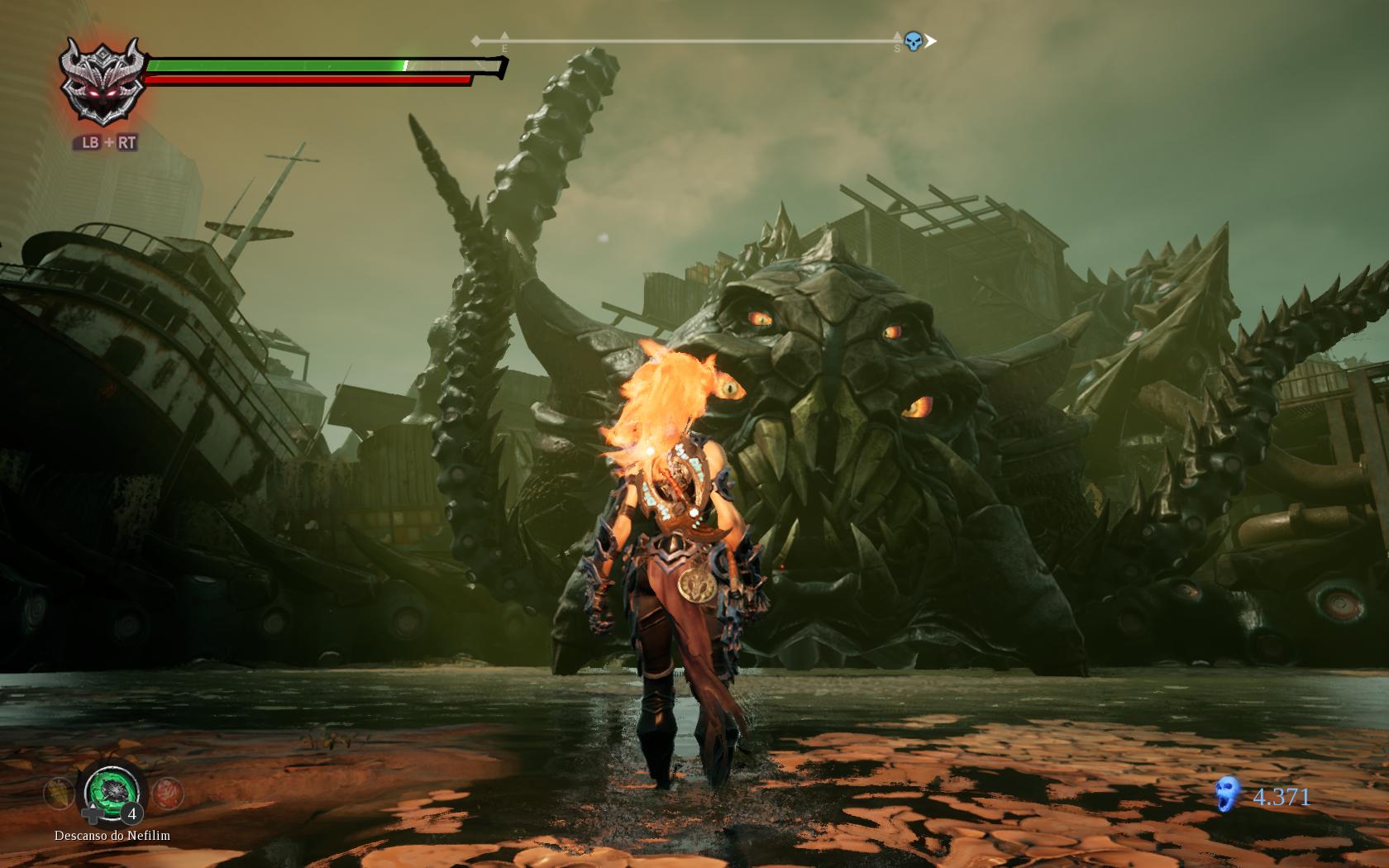Click the LB + RT button prompt badge
The height and width of the screenshot is (868, 1389).
(108, 143)
